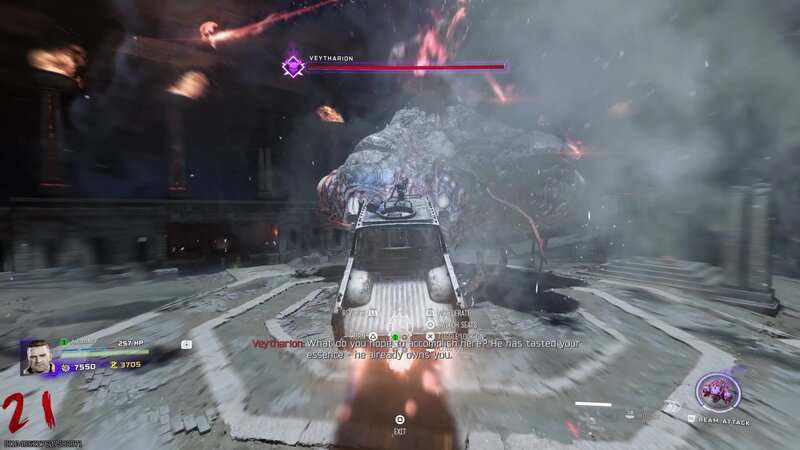
Task: Click the Veytharion boss emblem icon
Action: (x=293, y=67)
